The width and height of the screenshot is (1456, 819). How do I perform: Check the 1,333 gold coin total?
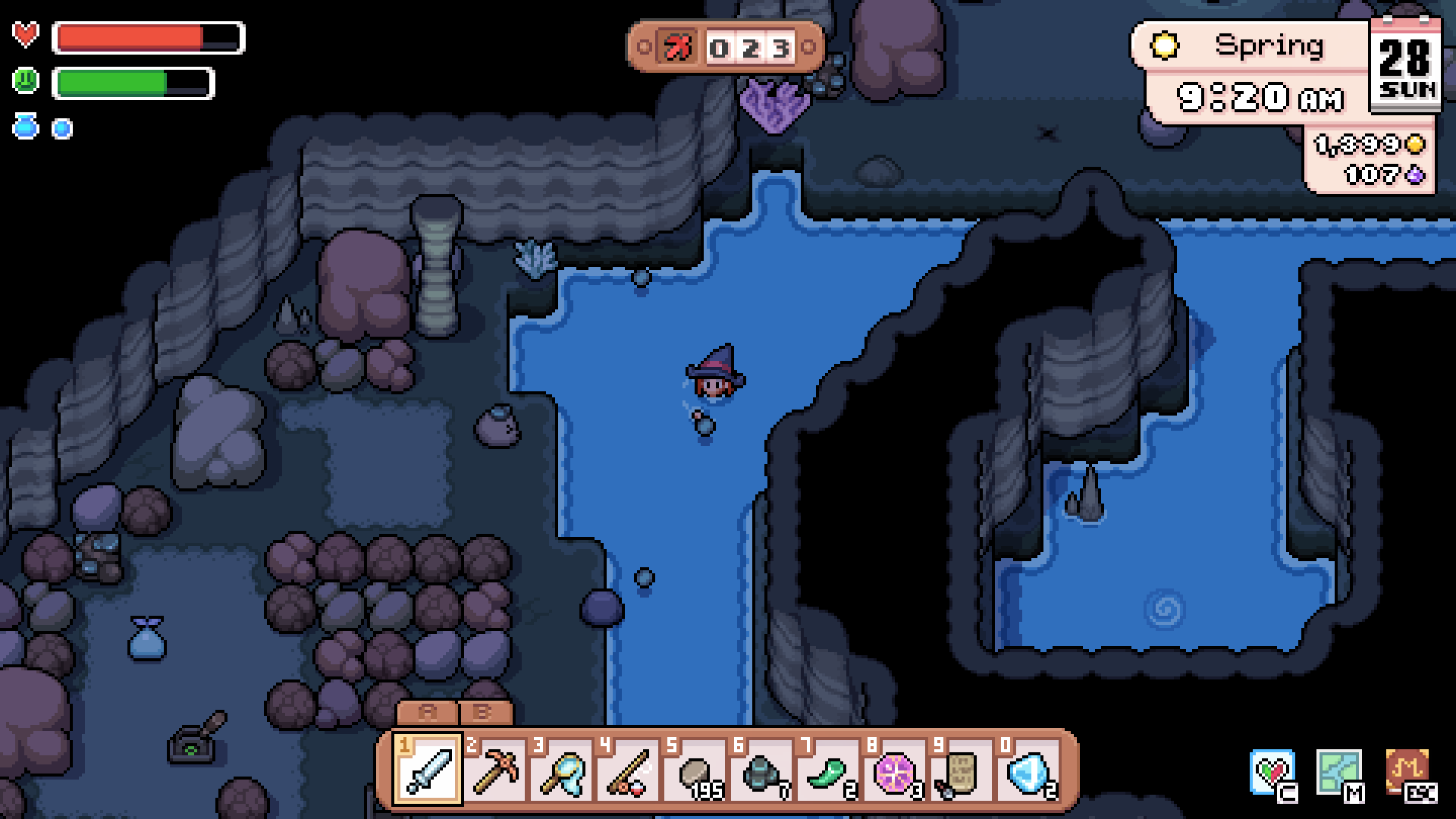coord(1365,143)
